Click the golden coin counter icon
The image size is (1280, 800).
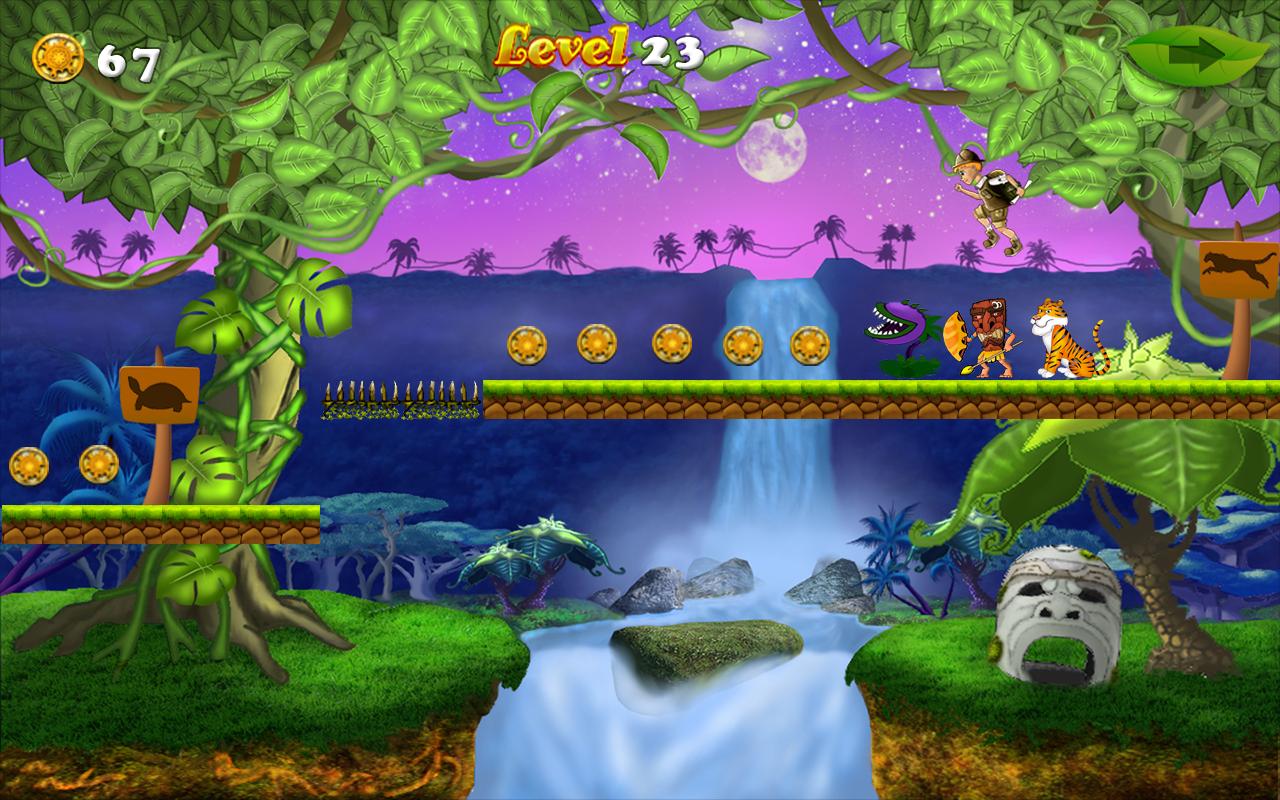pyautogui.click(x=60, y=57)
